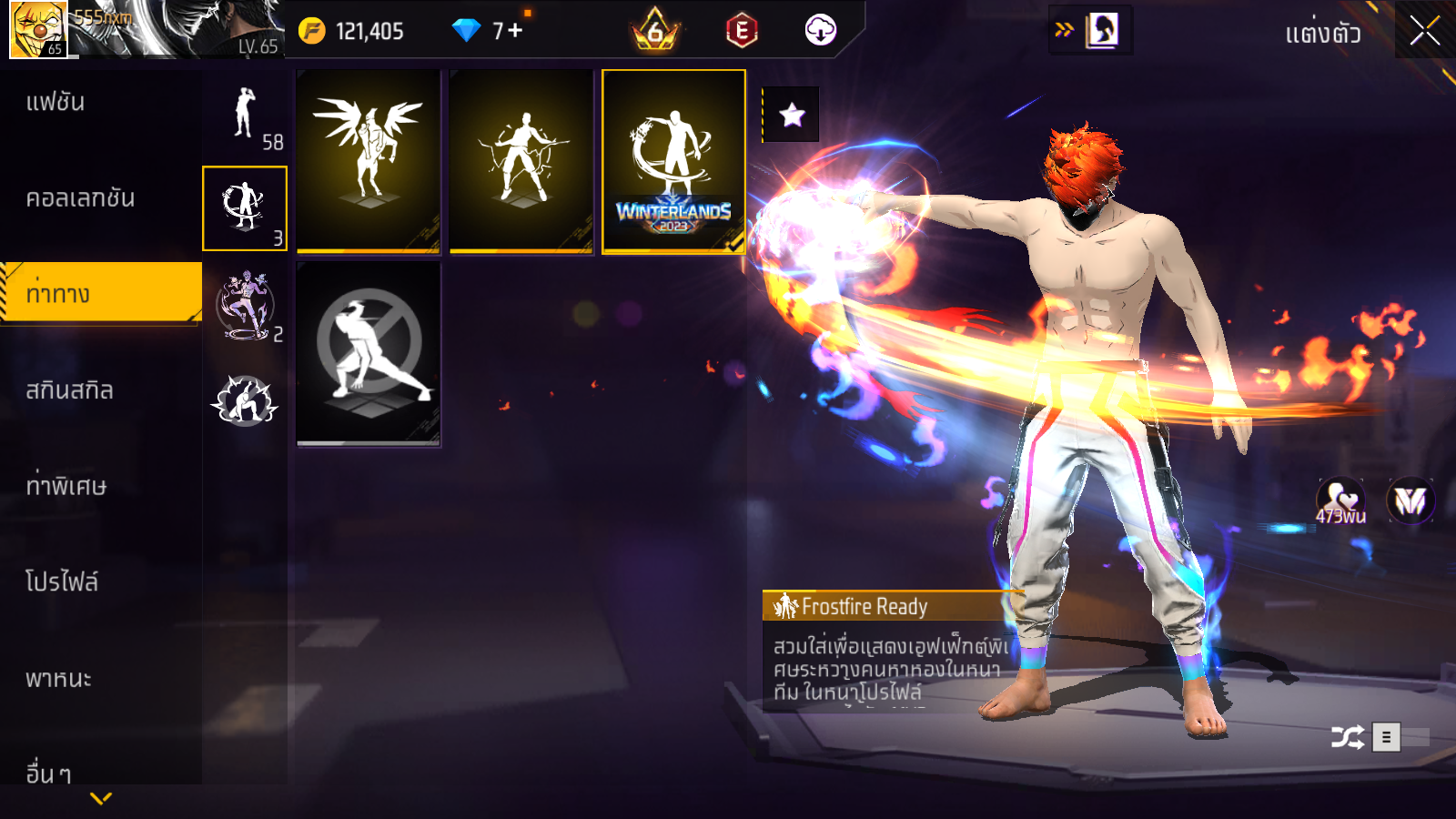
Task: Open the ท่าพิเศษ tab
Action: tap(66, 486)
